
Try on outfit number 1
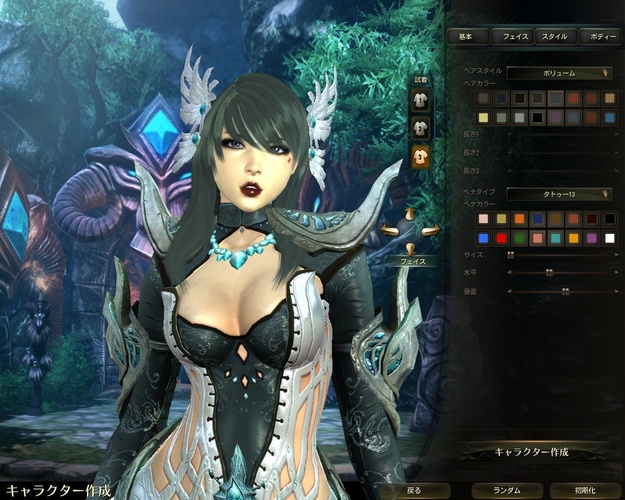tap(421, 101)
